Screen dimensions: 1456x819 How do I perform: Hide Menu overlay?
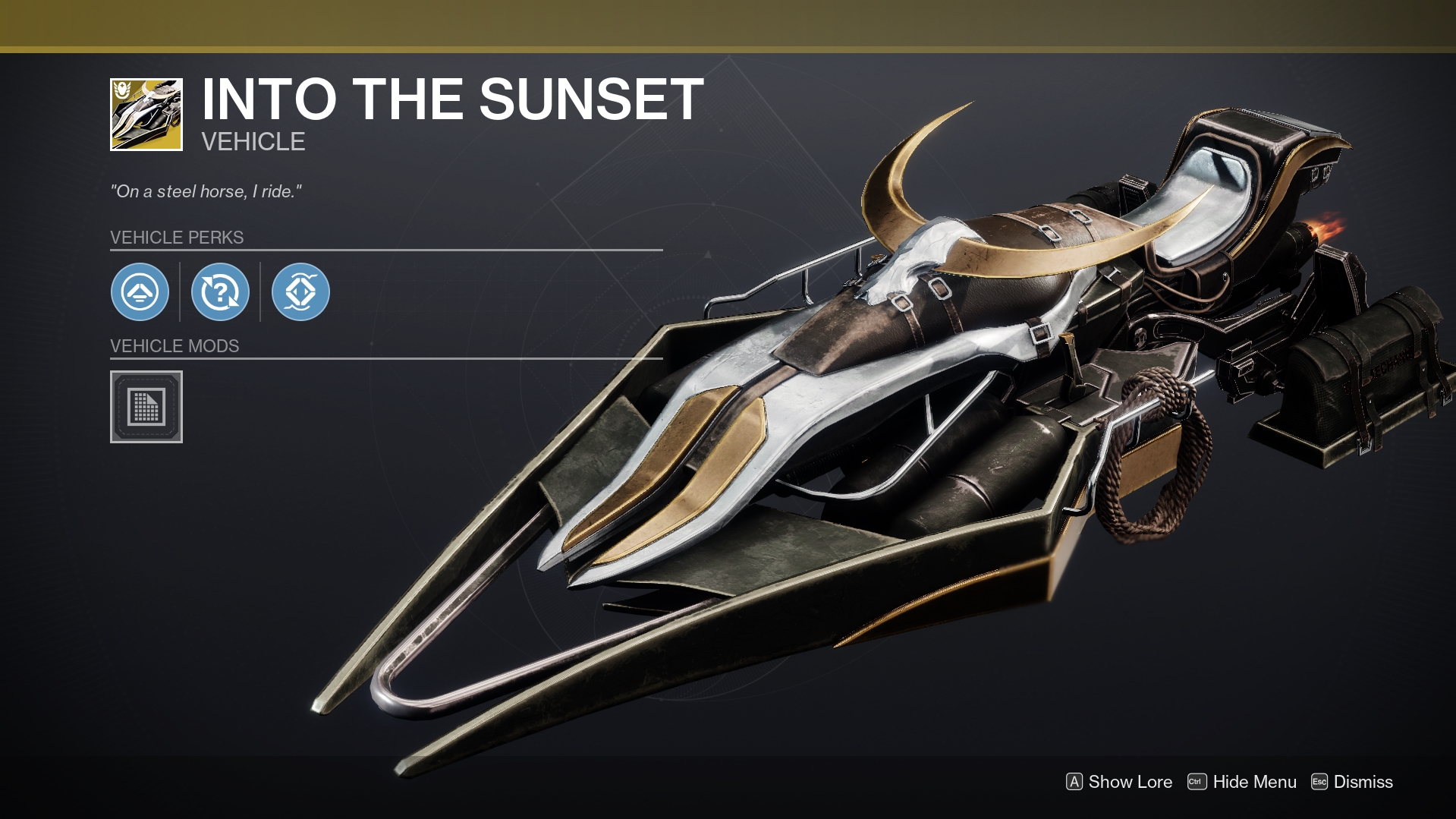(x=1242, y=782)
